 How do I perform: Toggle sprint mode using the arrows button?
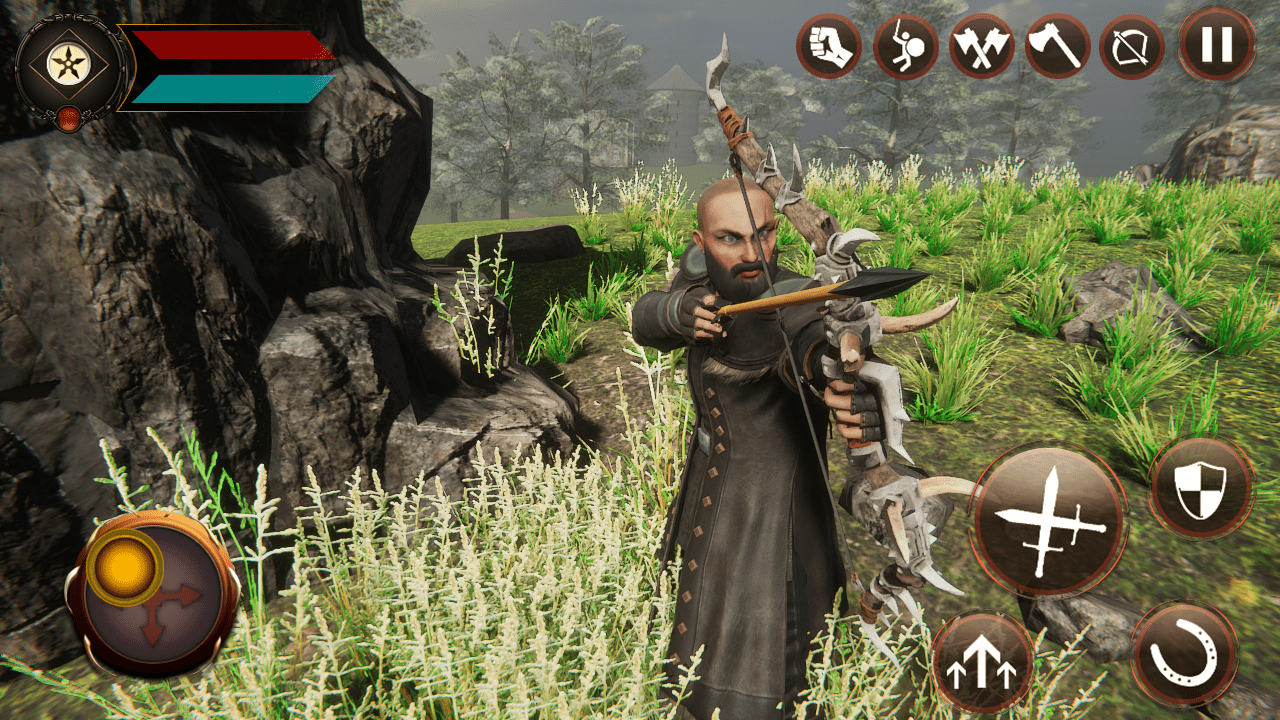985,665
